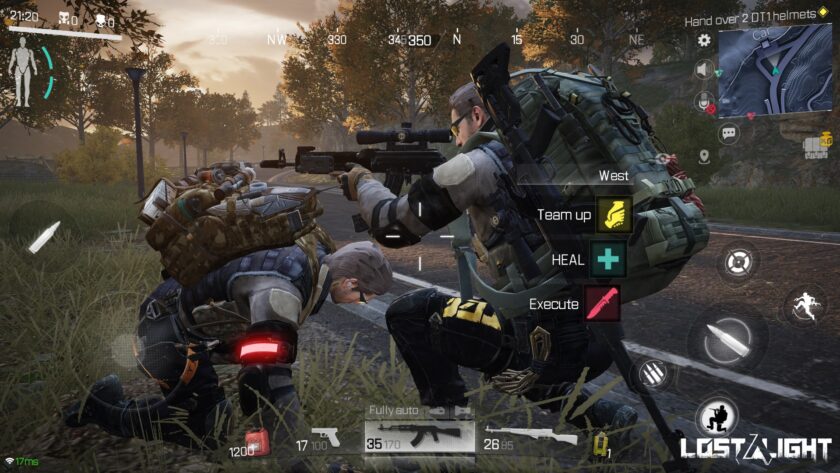Screen dimensions: 840x473
Task: Select the Execute knife action
Action: click(603, 303)
